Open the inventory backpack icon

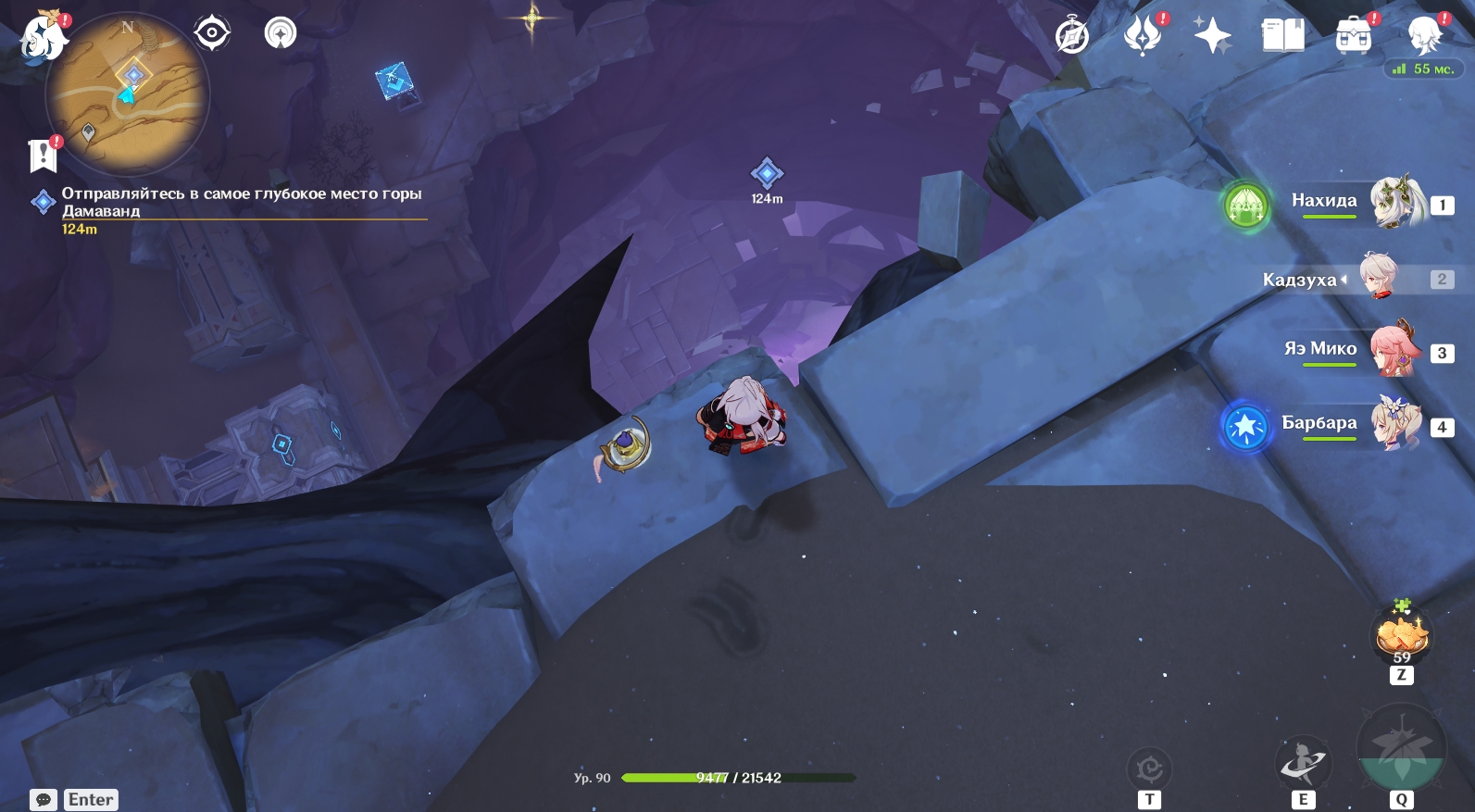1353,37
